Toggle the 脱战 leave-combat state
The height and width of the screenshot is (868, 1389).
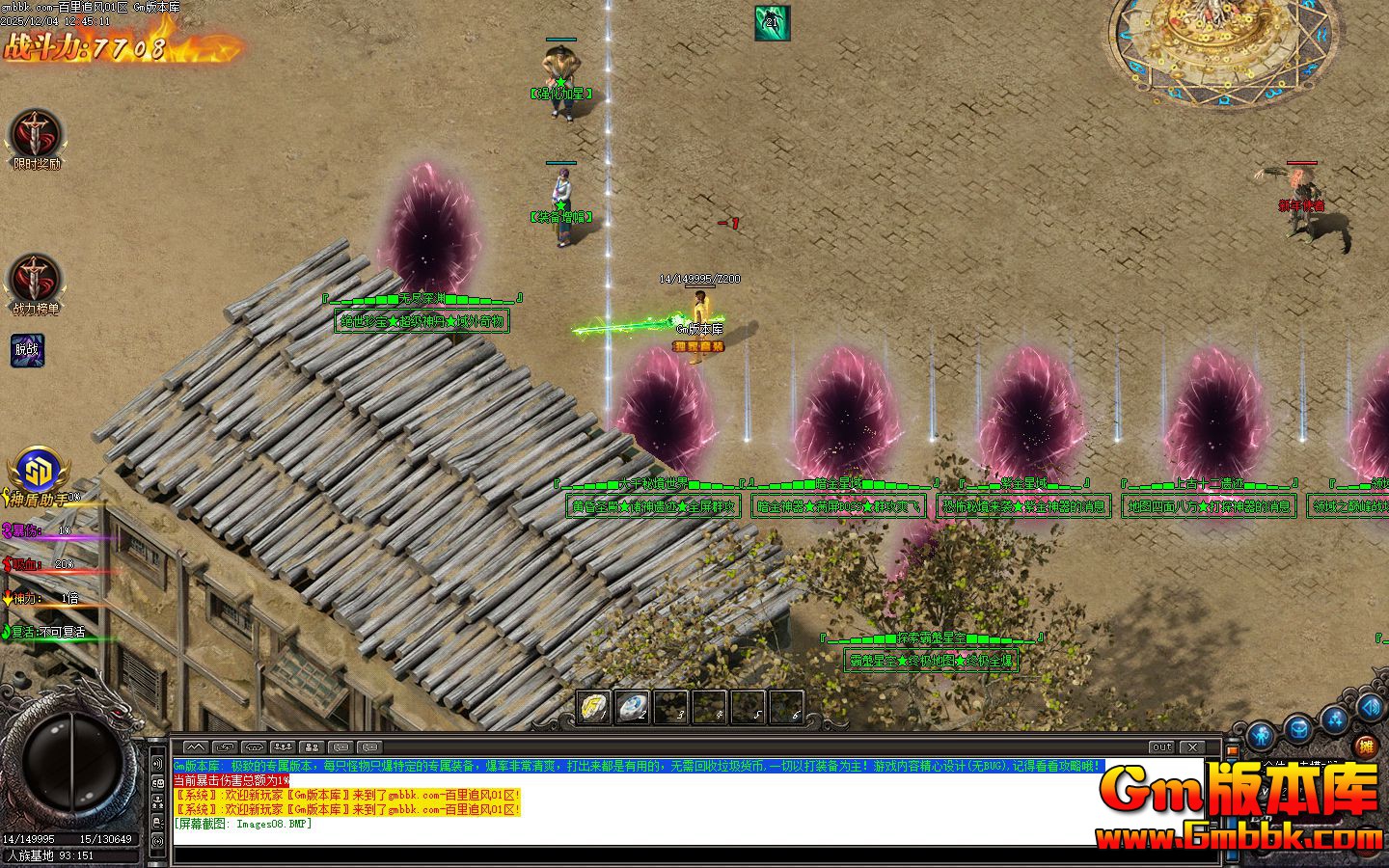[x=26, y=350]
